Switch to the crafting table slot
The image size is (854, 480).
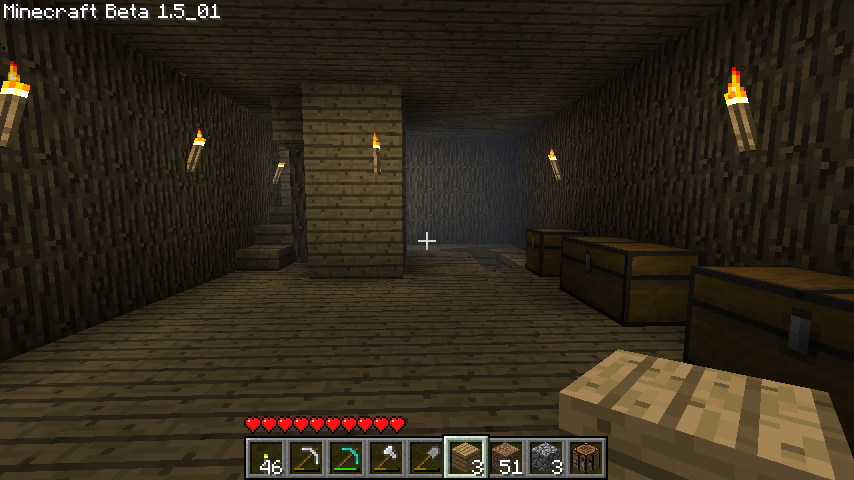(x=586, y=457)
